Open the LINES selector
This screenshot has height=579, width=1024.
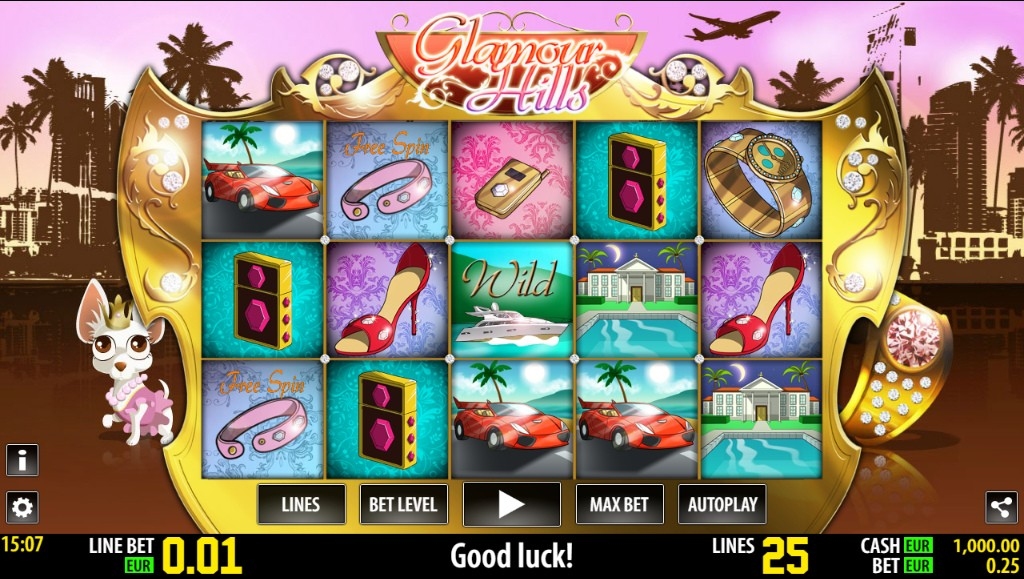tap(301, 504)
